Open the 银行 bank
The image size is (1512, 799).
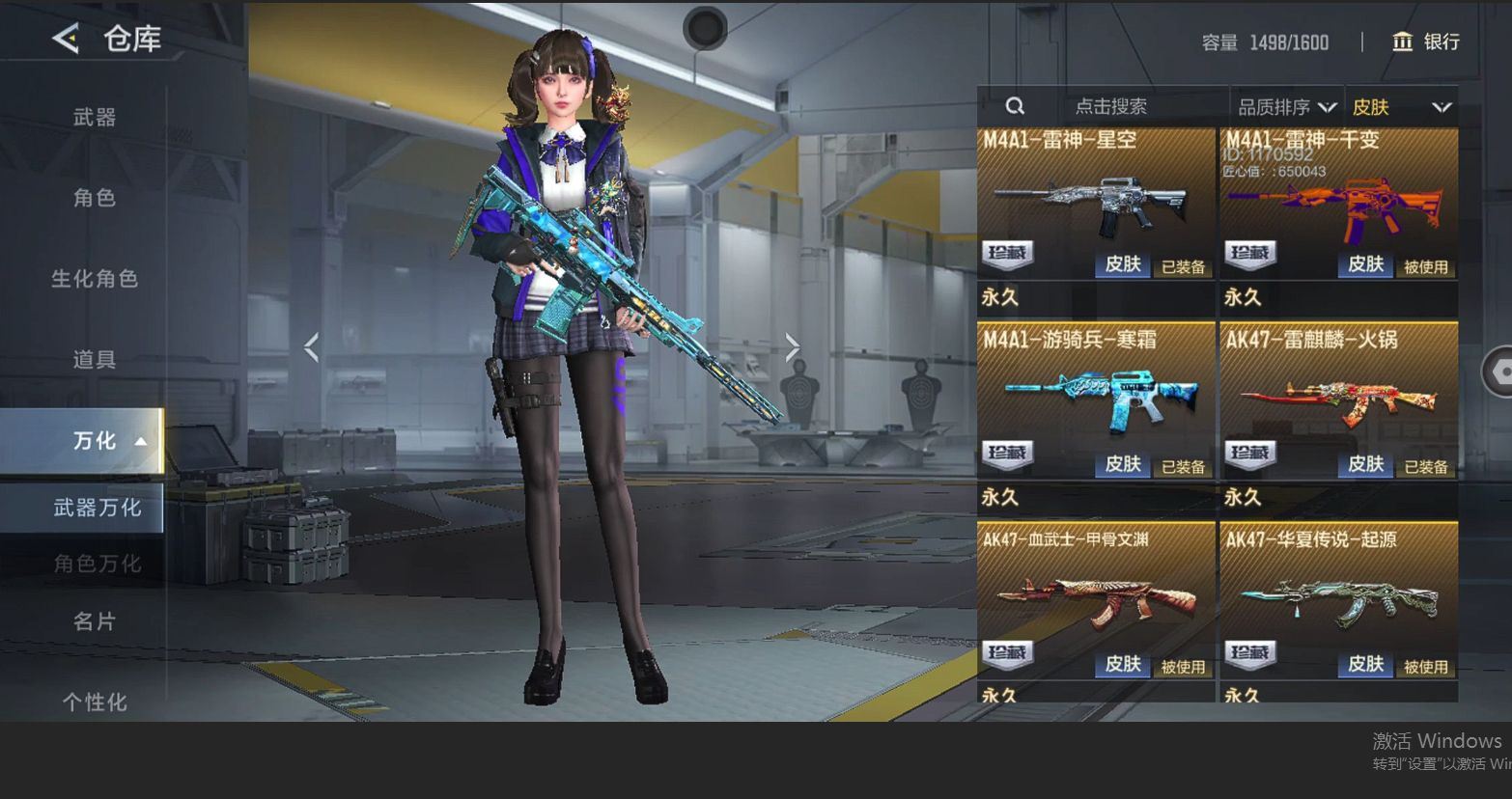pos(1425,41)
